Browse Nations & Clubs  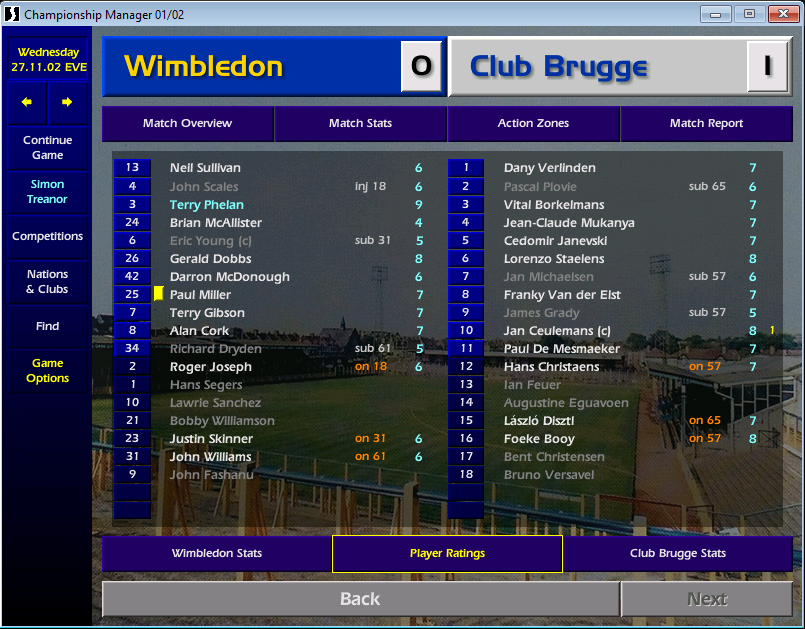click(x=47, y=282)
